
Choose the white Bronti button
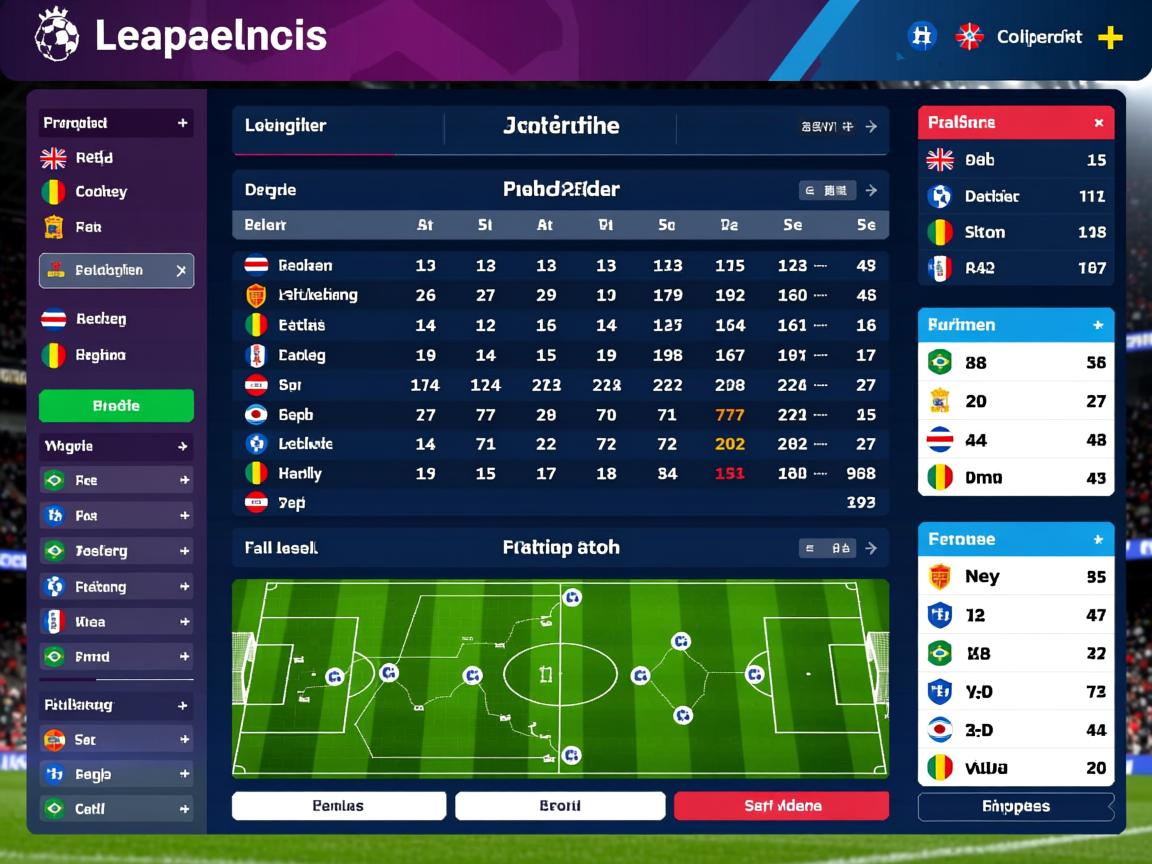pyautogui.click(x=560, y=806)
